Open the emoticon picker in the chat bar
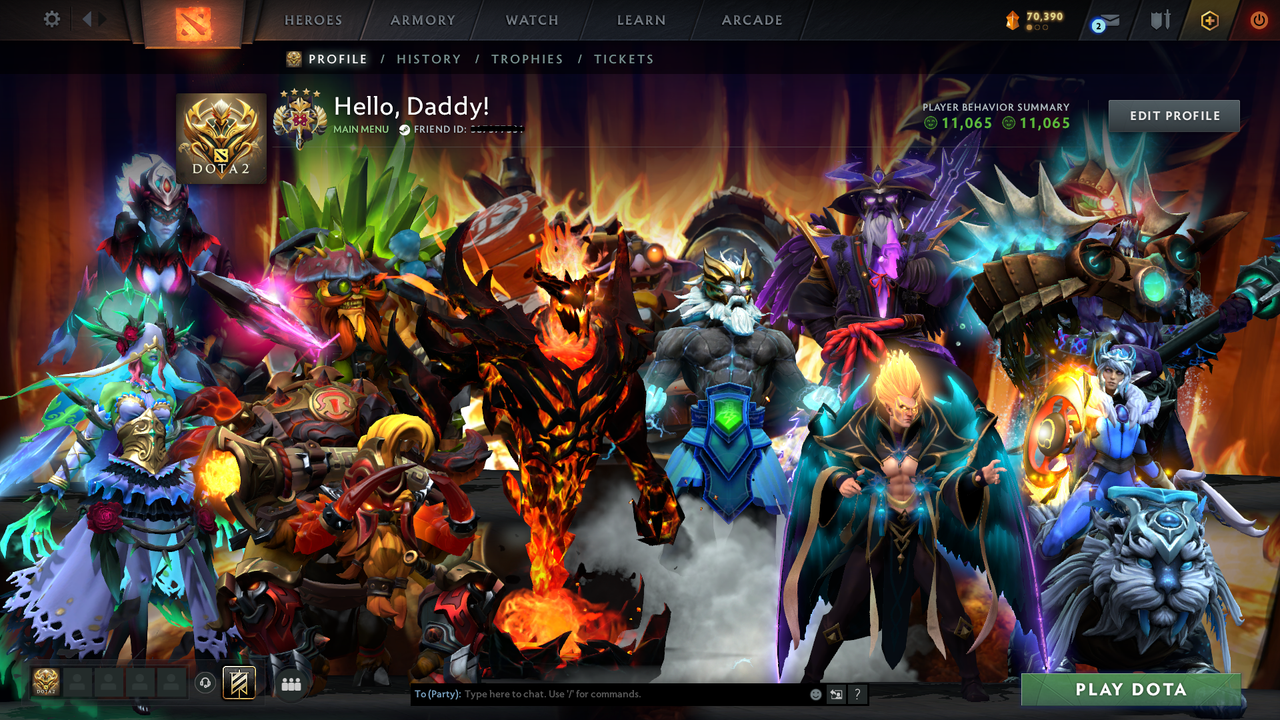The width and height of the screenshot is (1280, 720). (x=816, y=694)
